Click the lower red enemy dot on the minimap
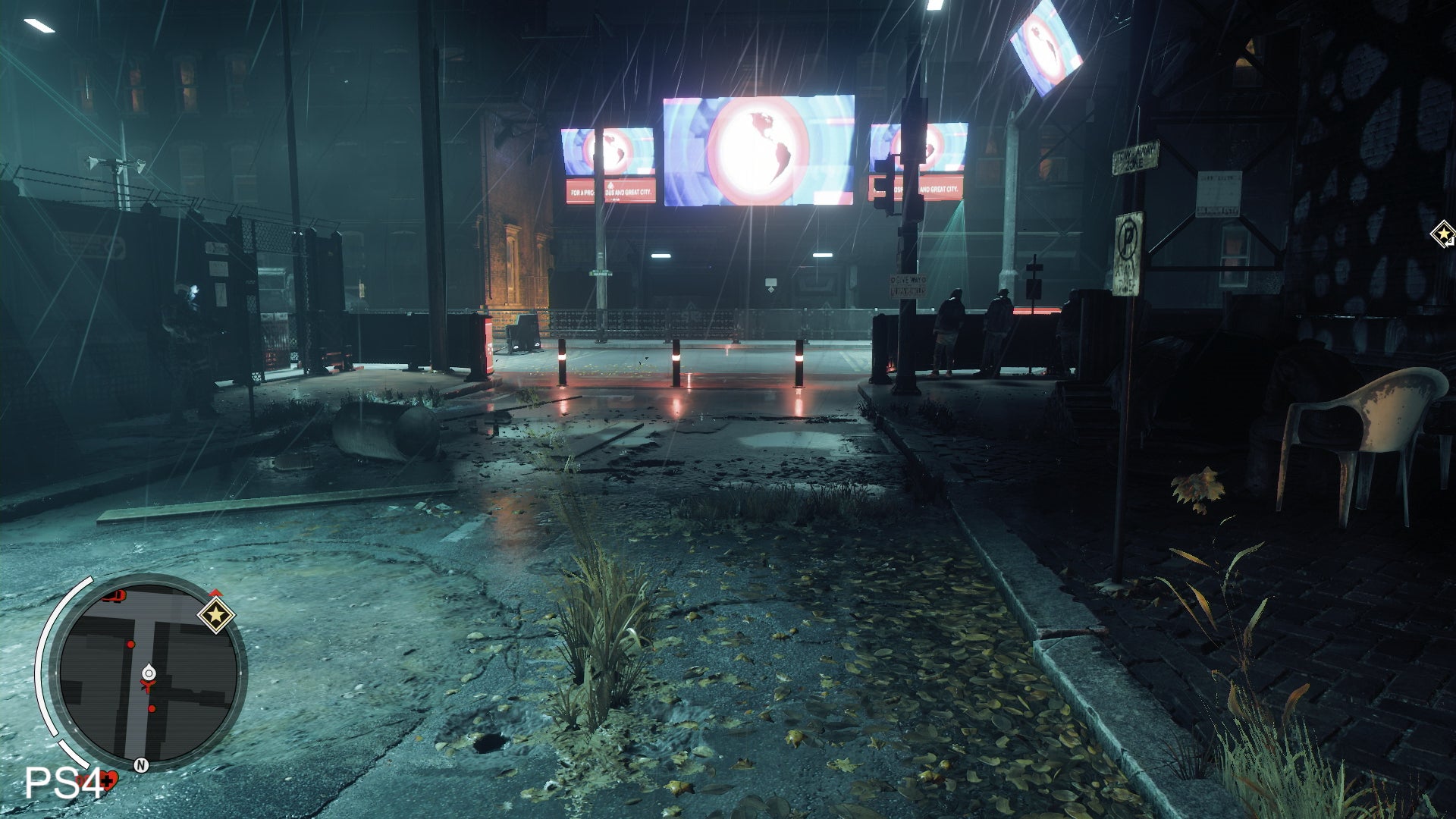 click(x=152, y=709)
